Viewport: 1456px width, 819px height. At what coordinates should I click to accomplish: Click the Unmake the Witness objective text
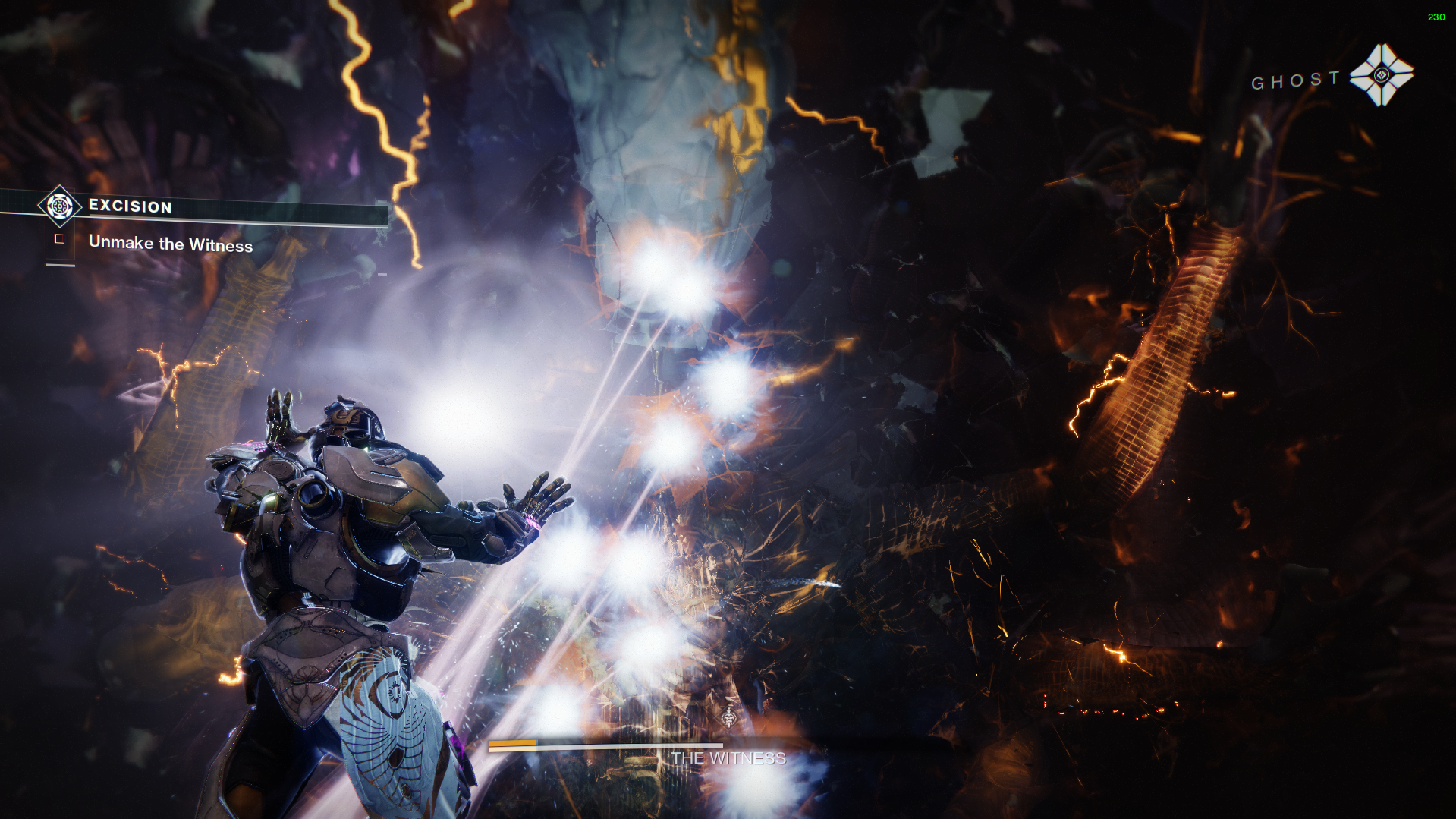(x=171, y=244)
